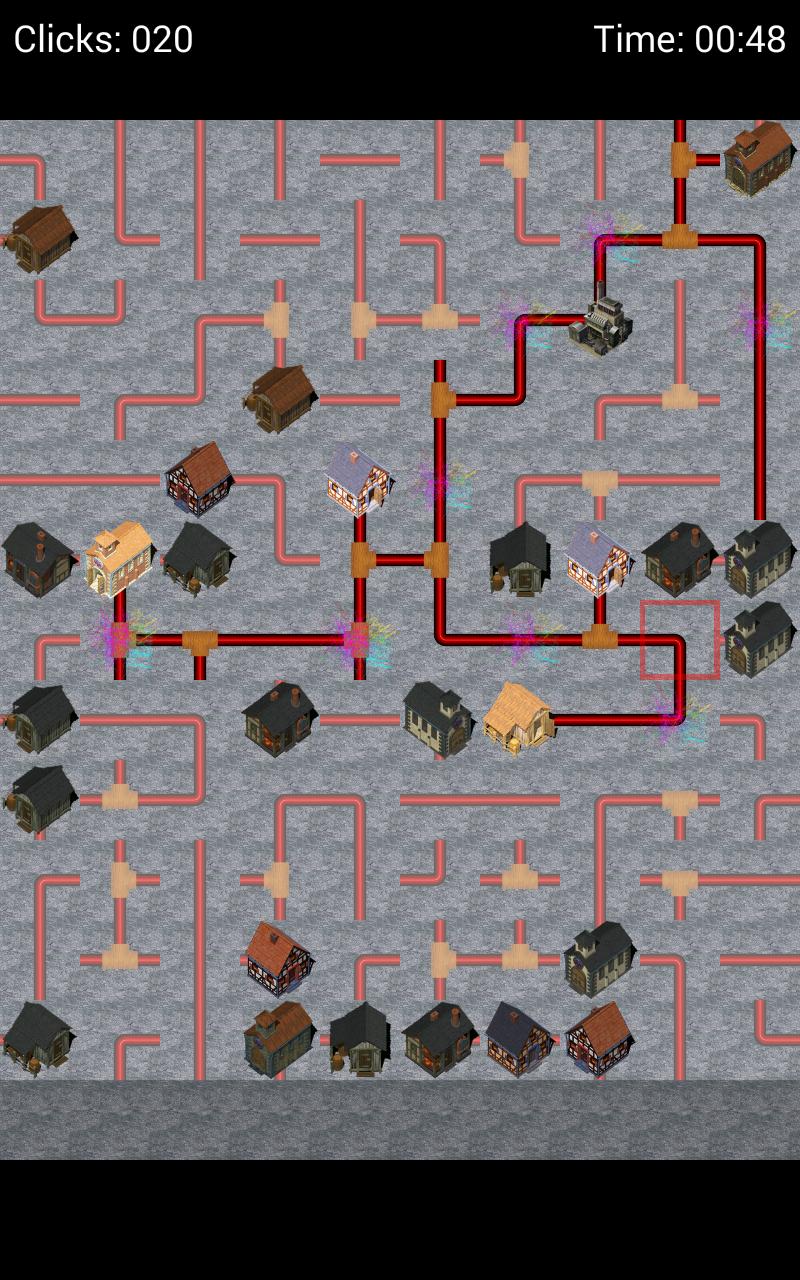Viewport: 800px width, 1280px height.
Task: Click the red-outlined selected tile
Action: pos(680,640)
